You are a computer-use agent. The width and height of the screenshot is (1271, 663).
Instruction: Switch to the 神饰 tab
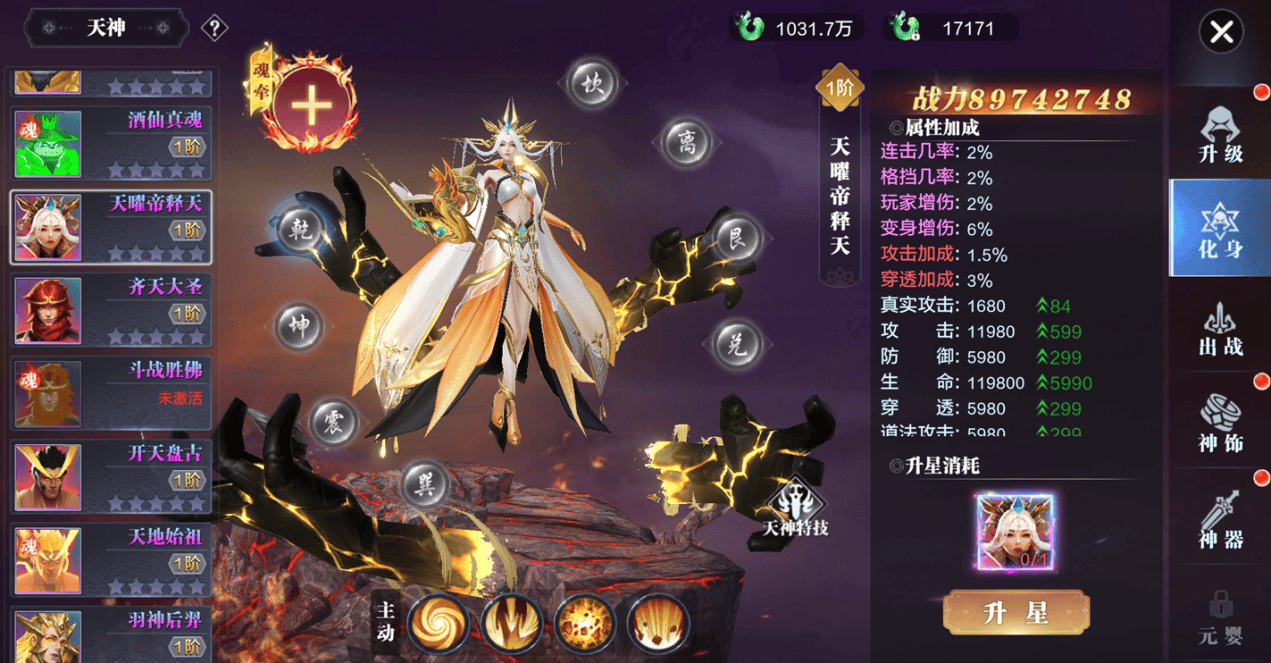(x=1220, y=424)
